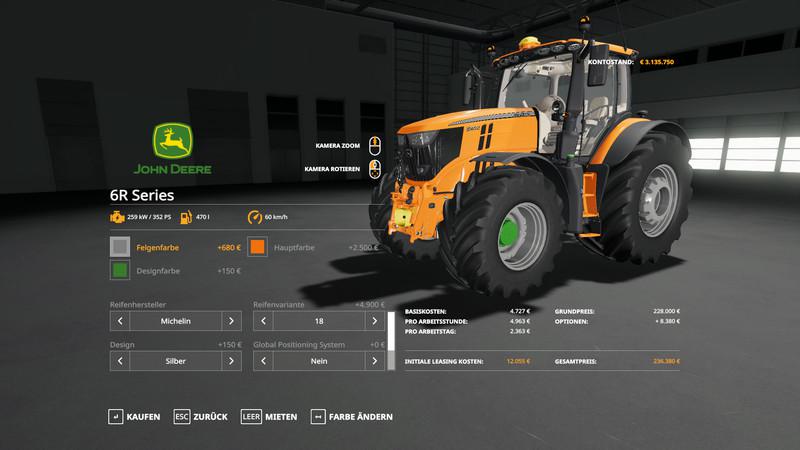This screenshot has height=450, width=800.
Task: Switch Reifenhersteller to next tire brand
Action: [x=231, y=321]
